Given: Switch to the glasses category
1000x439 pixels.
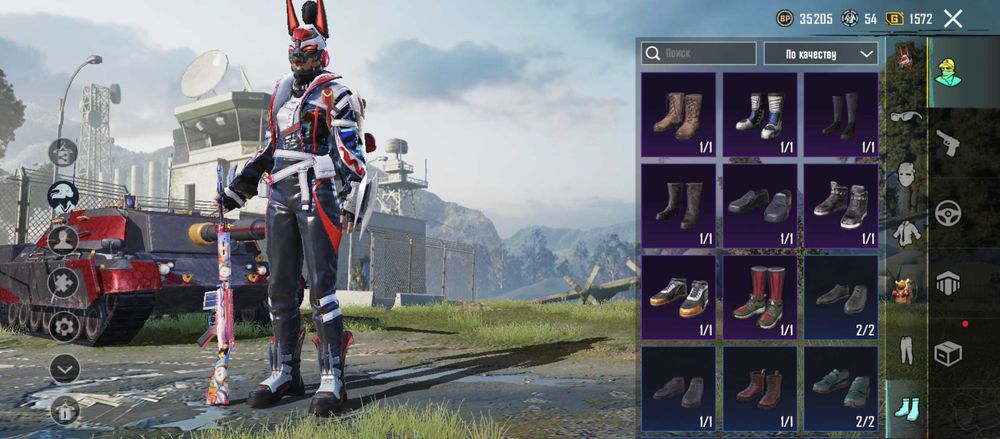Looking at the screenshot, I should point(906,117).
